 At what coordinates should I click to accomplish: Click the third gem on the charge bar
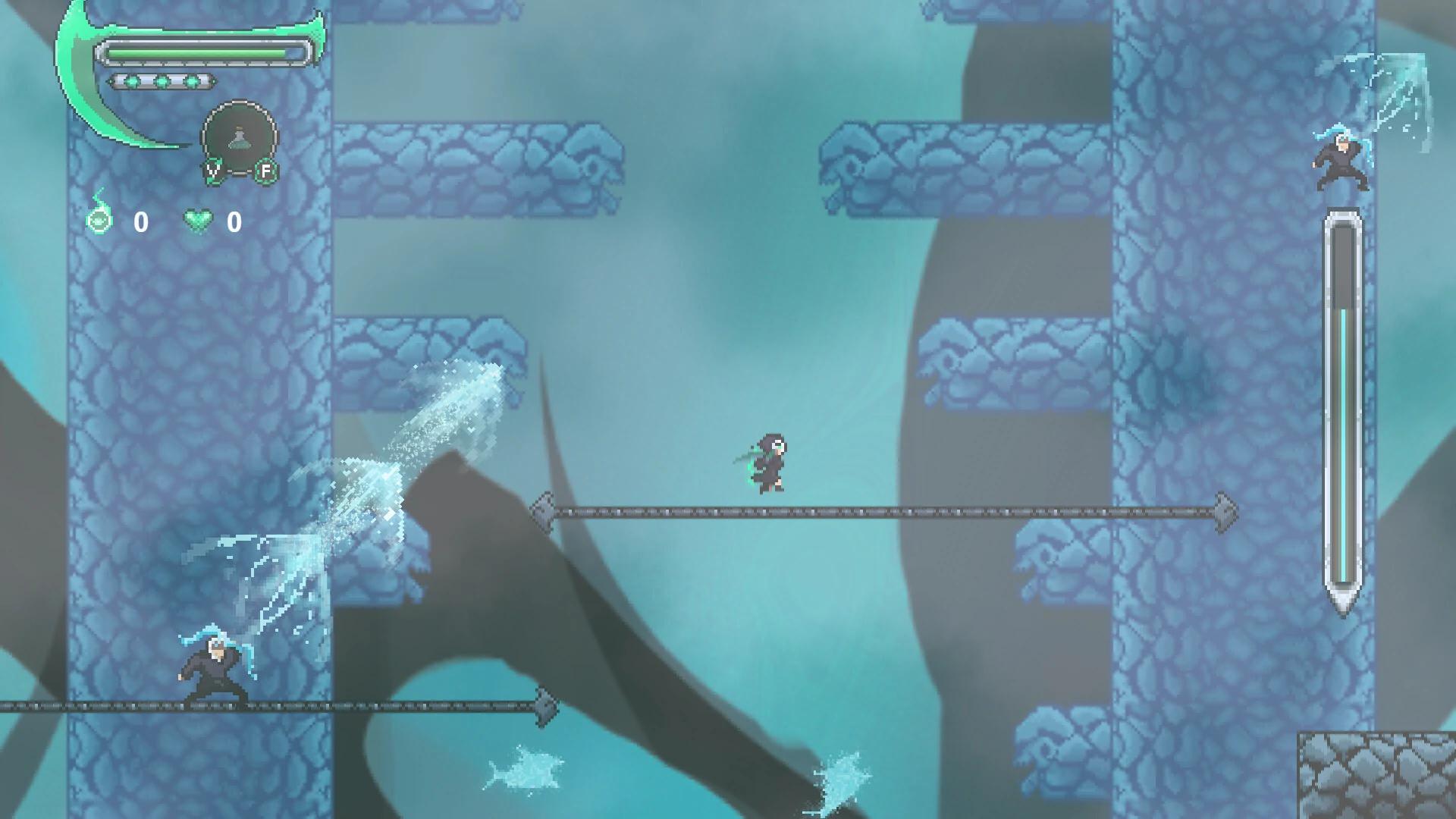(x=191, y=81)
